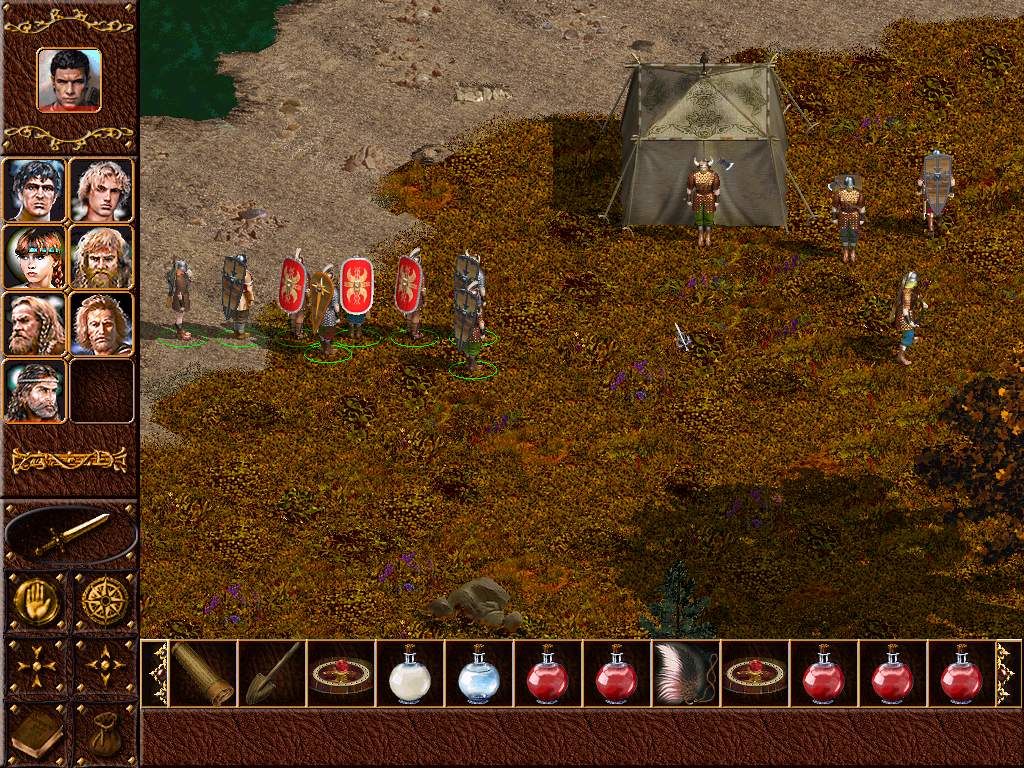Click the golden open-hand button
This screenshot has height=768, width=1024.
point(35,601)
